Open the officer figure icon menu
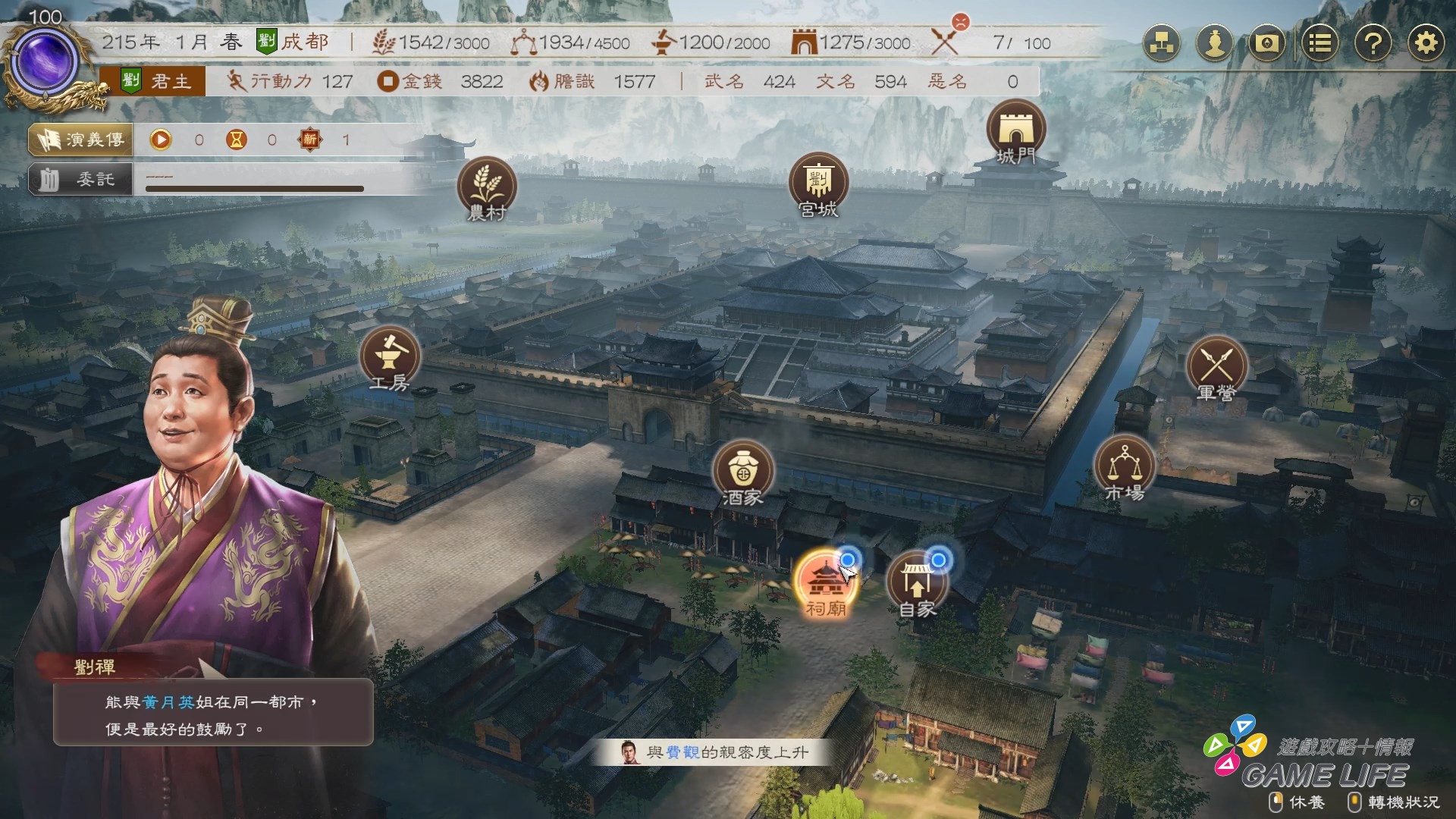 [x=1215, y=43]
